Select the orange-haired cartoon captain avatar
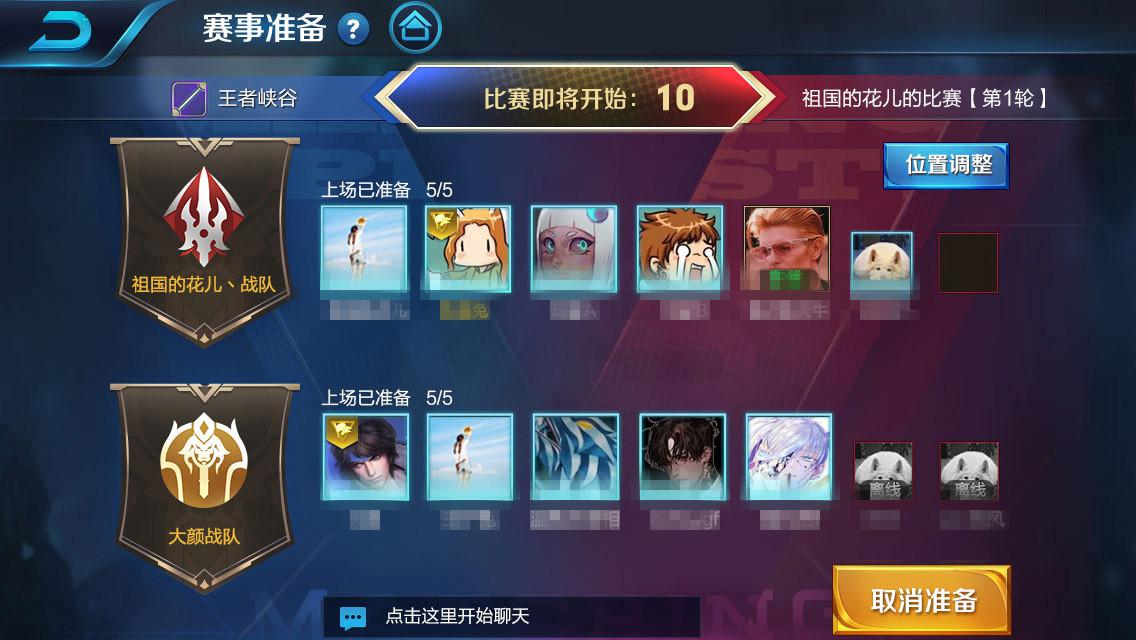The height and width of the screenshot is (640, 1136). point(468,249)
